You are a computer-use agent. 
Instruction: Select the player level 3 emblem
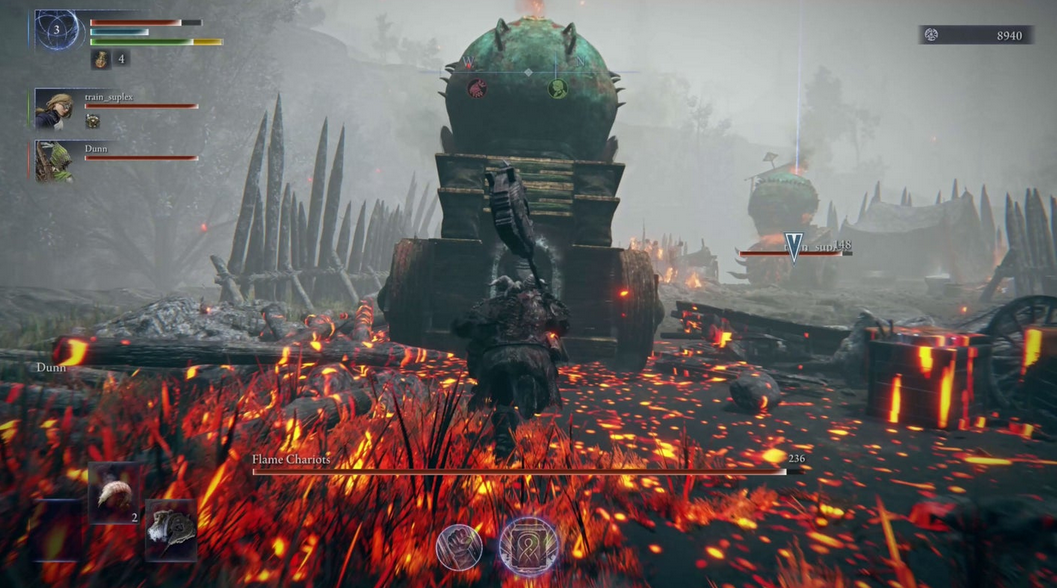pyautogui.click(x=57, y=30)
